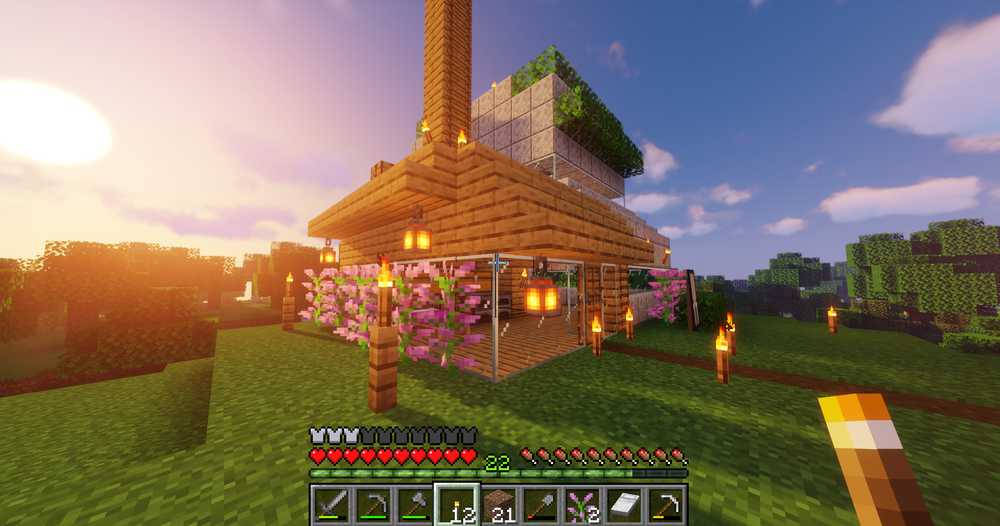Select the sword hotbar slot
This screenshot has width=1000, height=526.
point(329,505)
